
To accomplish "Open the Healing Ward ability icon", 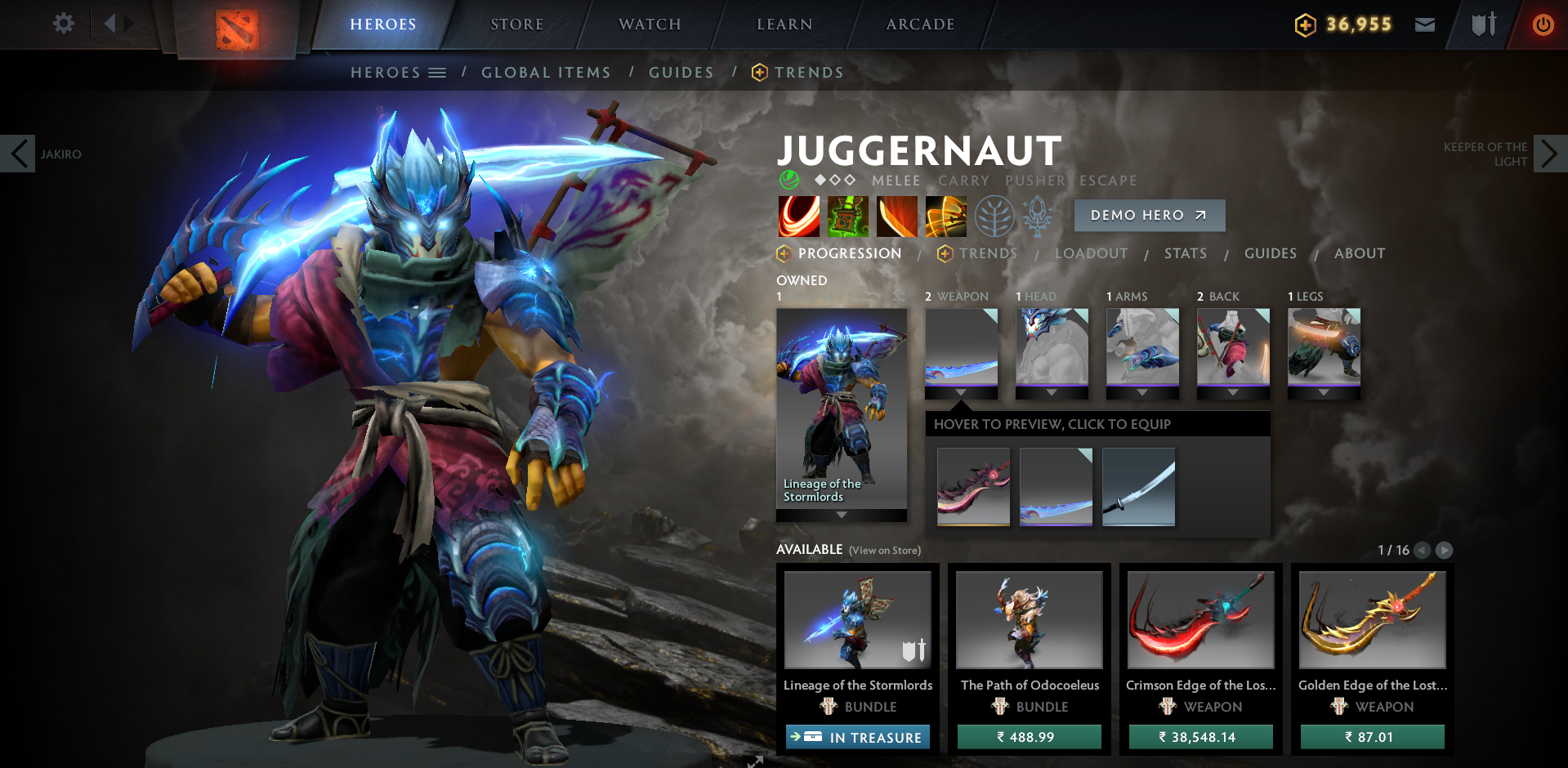I will pos(847,216).
